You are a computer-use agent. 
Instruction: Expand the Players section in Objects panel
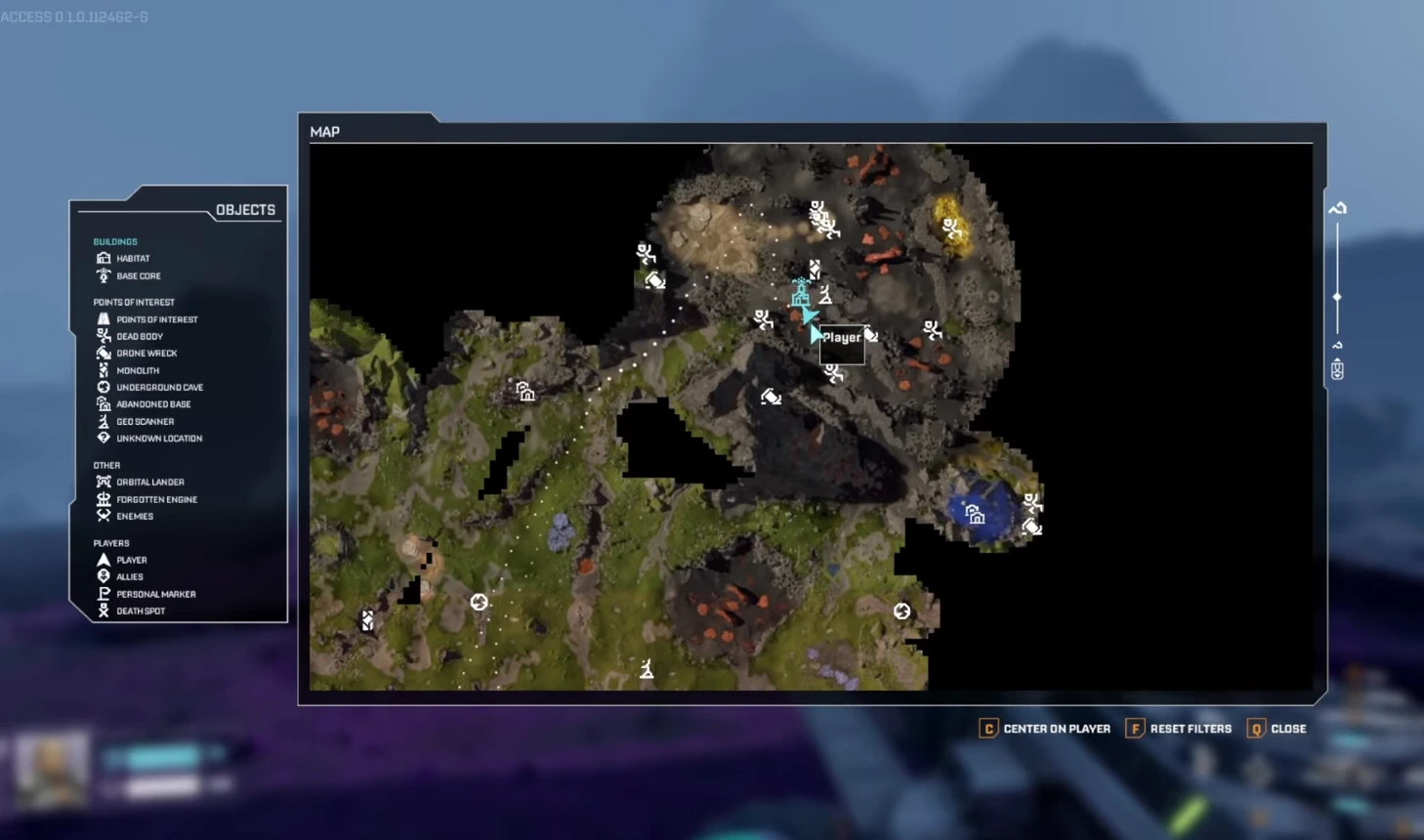tap(111, 542)
